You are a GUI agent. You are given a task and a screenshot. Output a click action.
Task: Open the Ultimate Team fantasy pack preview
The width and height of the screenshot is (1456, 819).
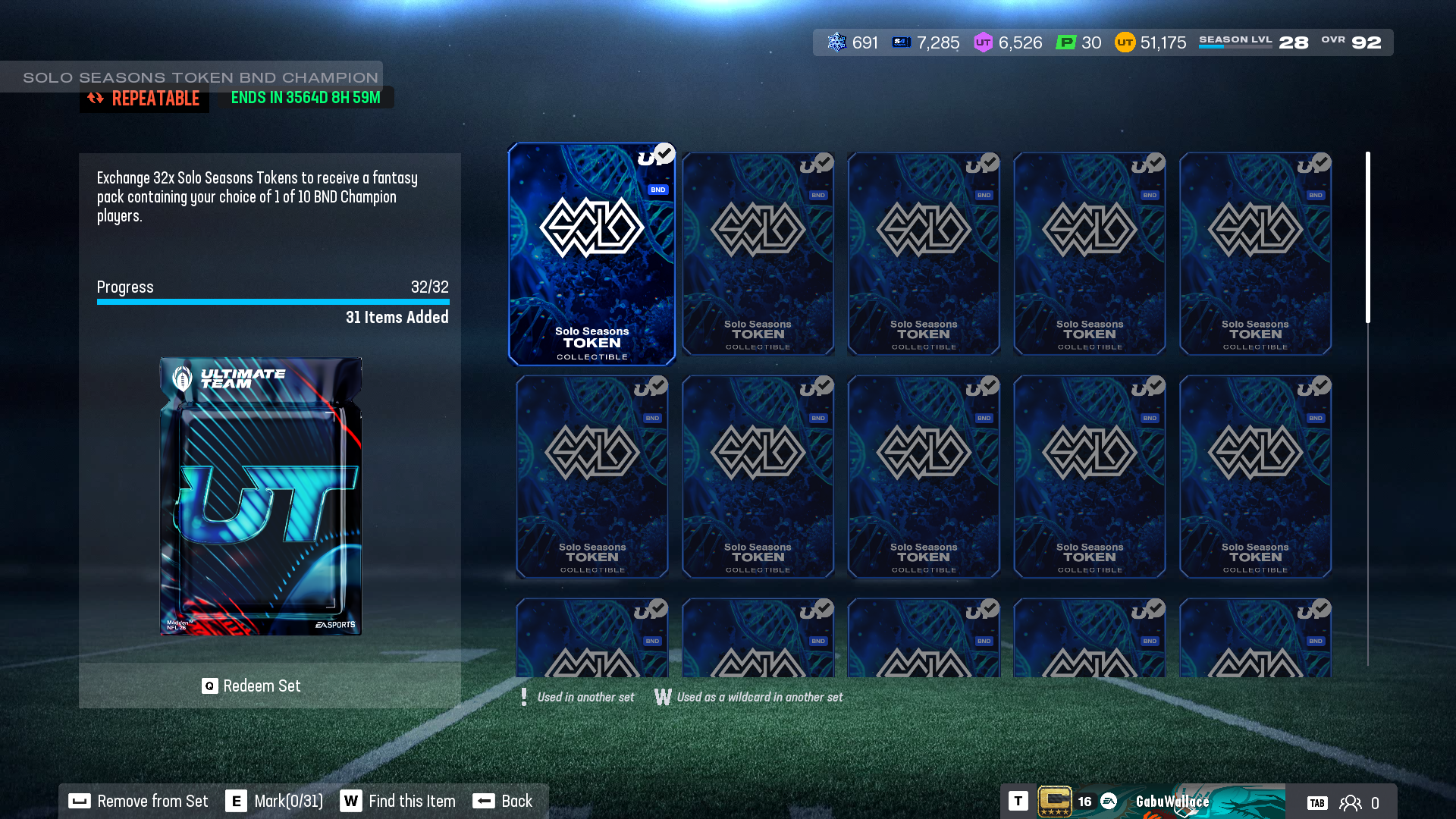click(260, 497)
